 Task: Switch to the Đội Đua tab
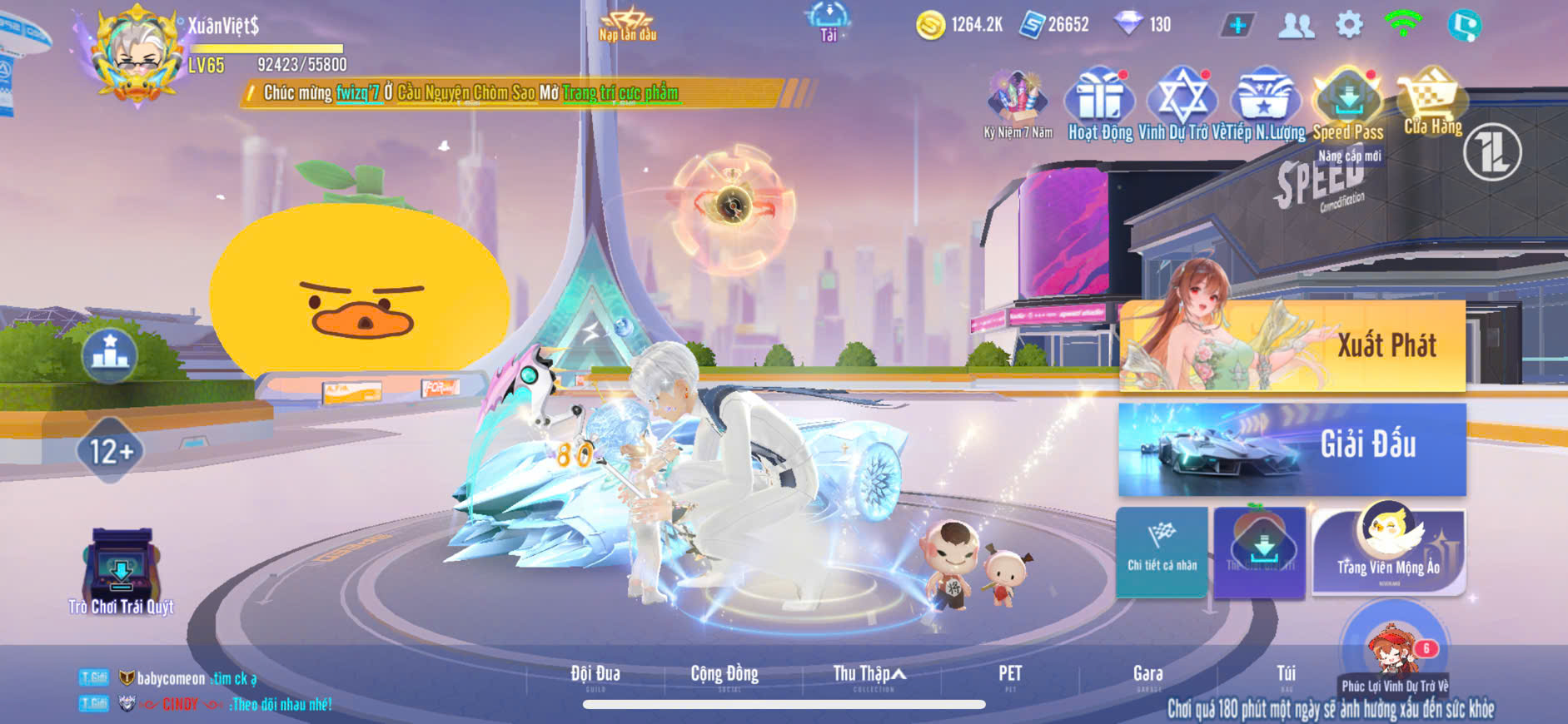coord(595,674)
